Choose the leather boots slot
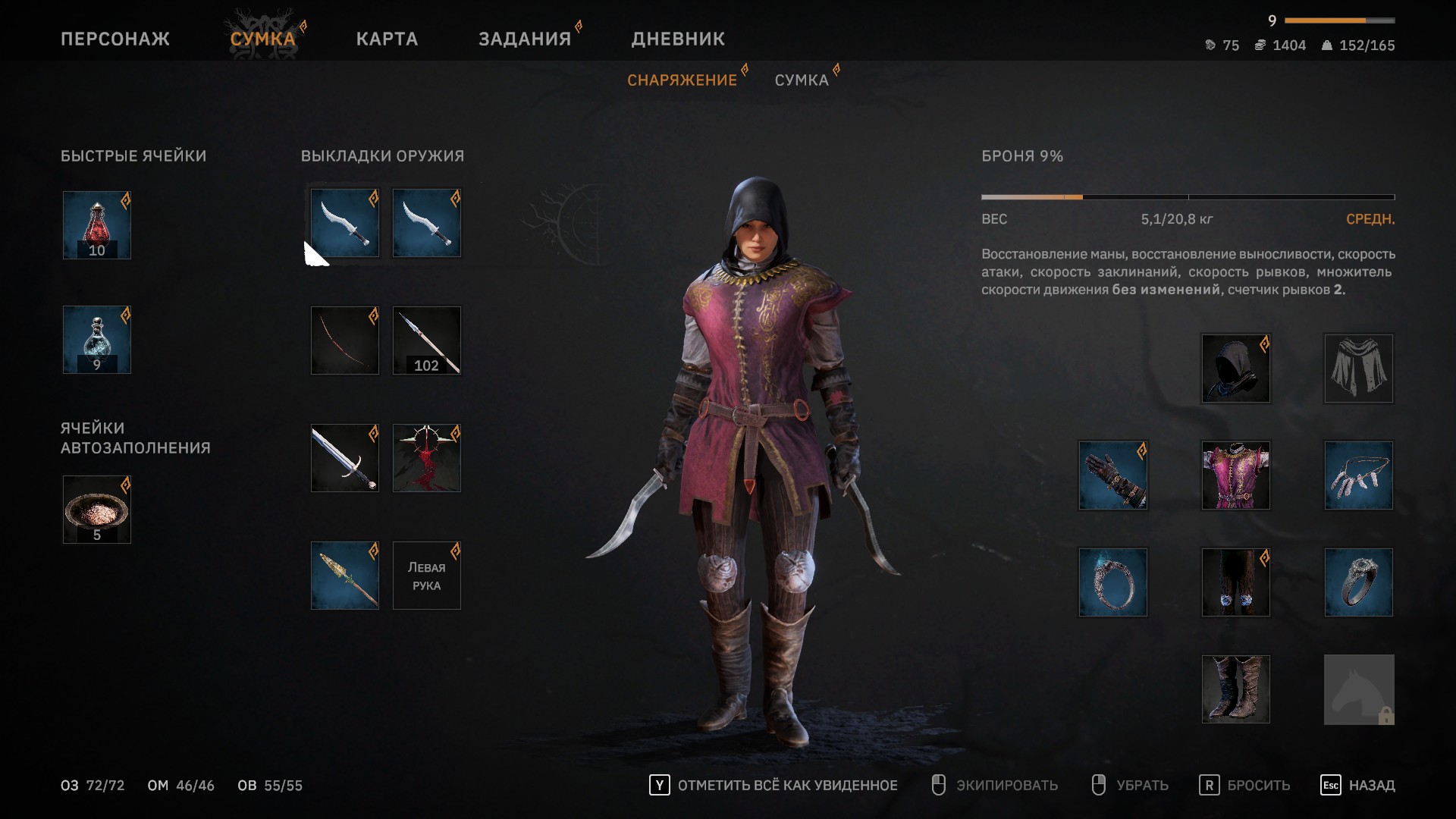The height and width of the screenshot is (819, 1456). 1236,689
